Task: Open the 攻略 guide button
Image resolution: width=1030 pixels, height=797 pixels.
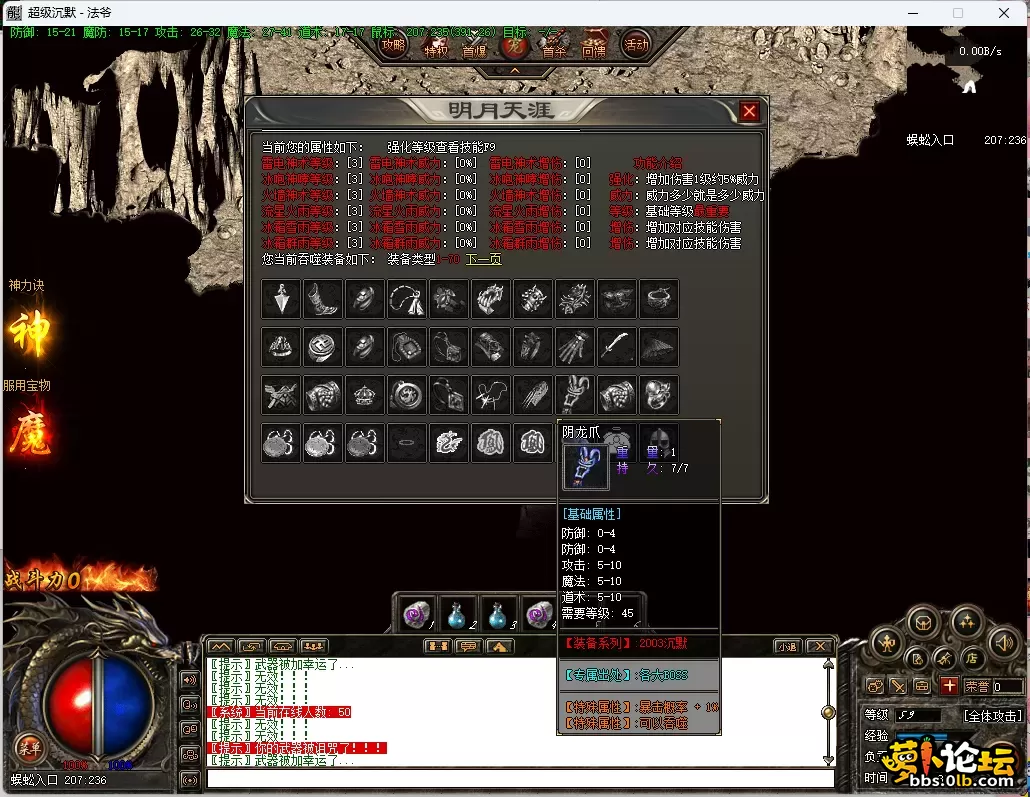Action: (394, 45)
